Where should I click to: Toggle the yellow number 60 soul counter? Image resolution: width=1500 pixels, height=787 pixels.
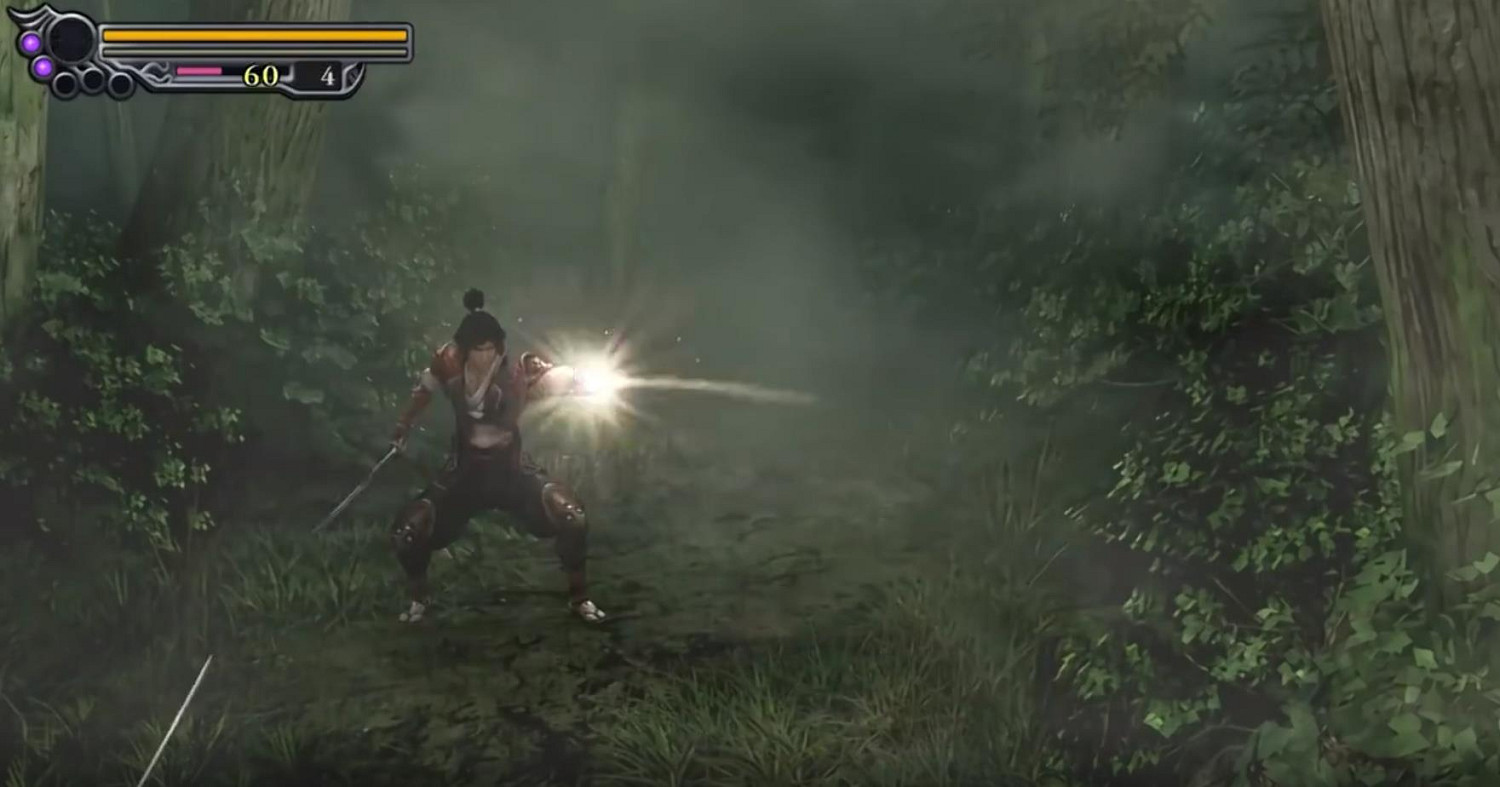[x=260, y=74]
